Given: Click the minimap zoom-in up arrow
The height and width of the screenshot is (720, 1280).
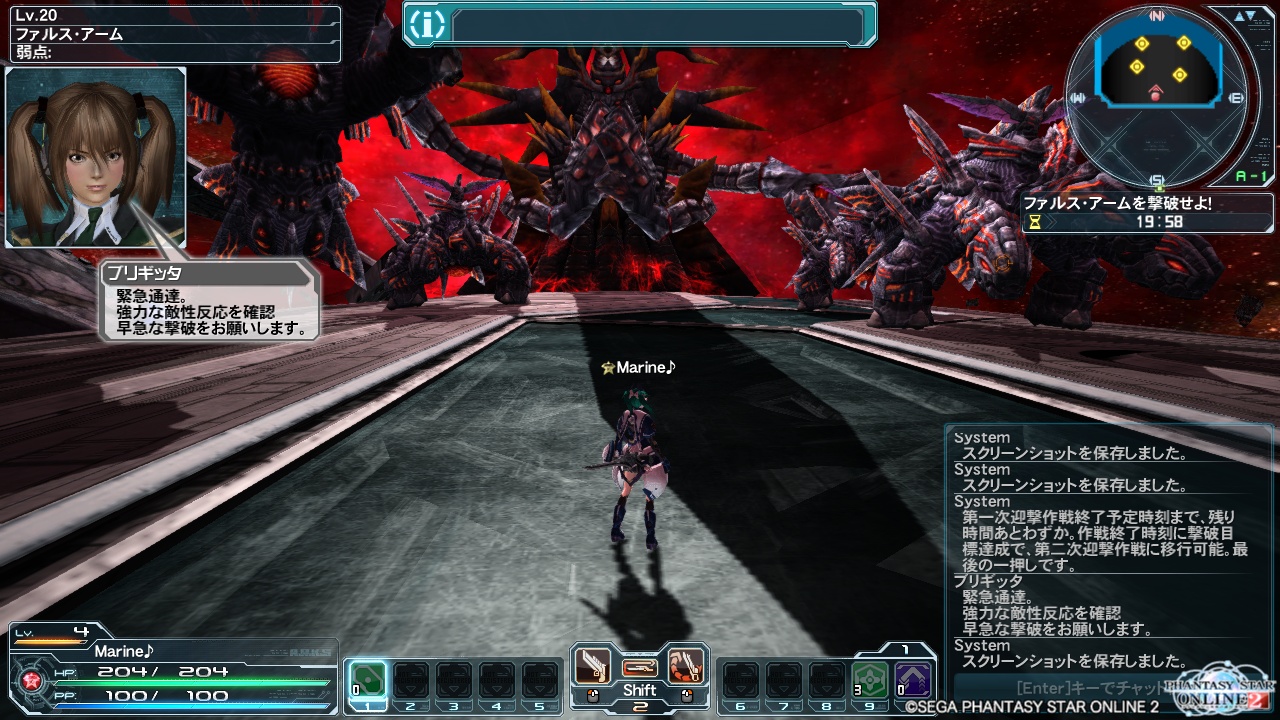Looking at the screenshot, I should (1238, 16).
